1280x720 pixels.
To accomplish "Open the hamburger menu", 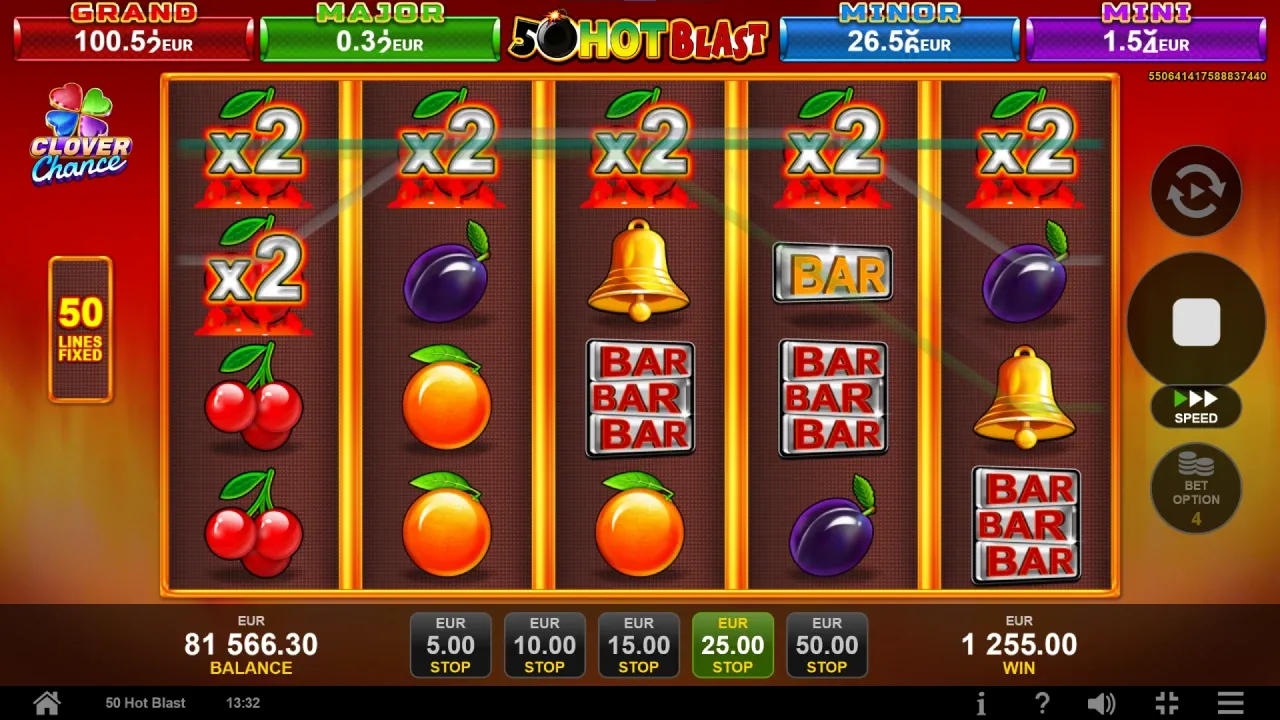I will click(x=1231, y=703).
